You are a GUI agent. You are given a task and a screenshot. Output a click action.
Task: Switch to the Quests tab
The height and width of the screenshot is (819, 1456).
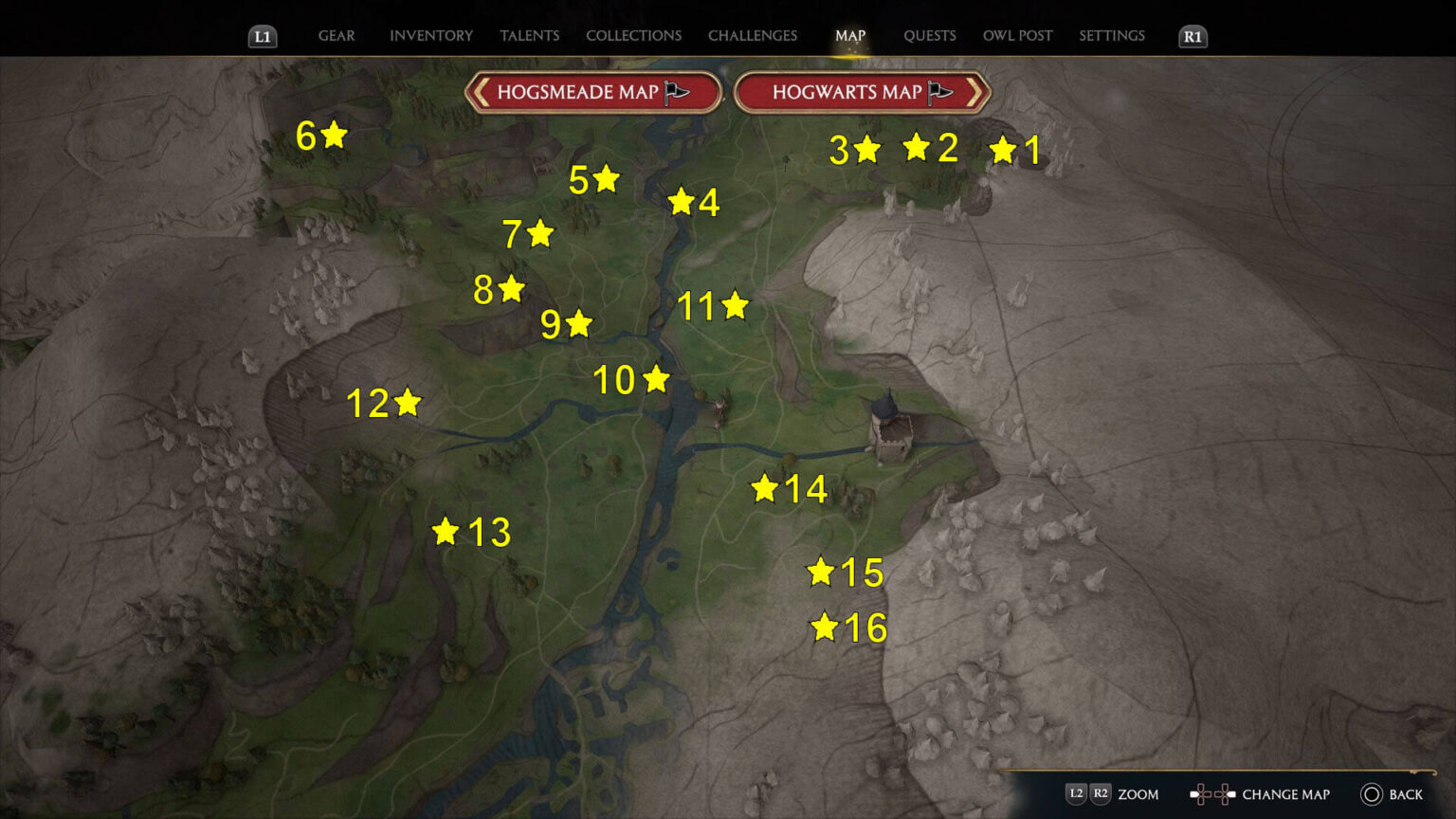pos(930,35)
